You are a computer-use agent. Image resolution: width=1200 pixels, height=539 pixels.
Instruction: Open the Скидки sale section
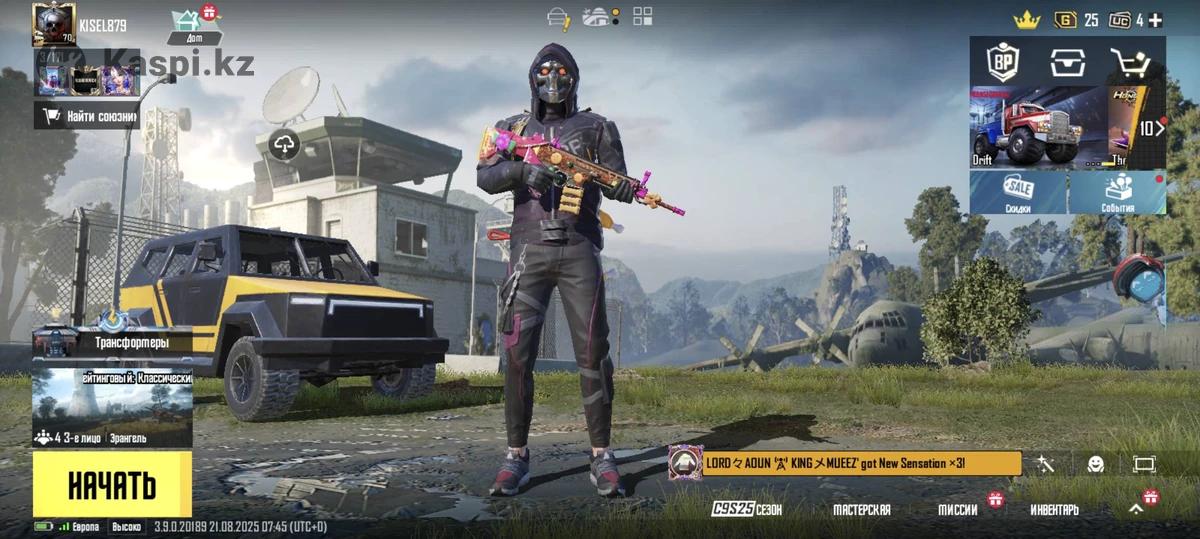(1018, 191)
